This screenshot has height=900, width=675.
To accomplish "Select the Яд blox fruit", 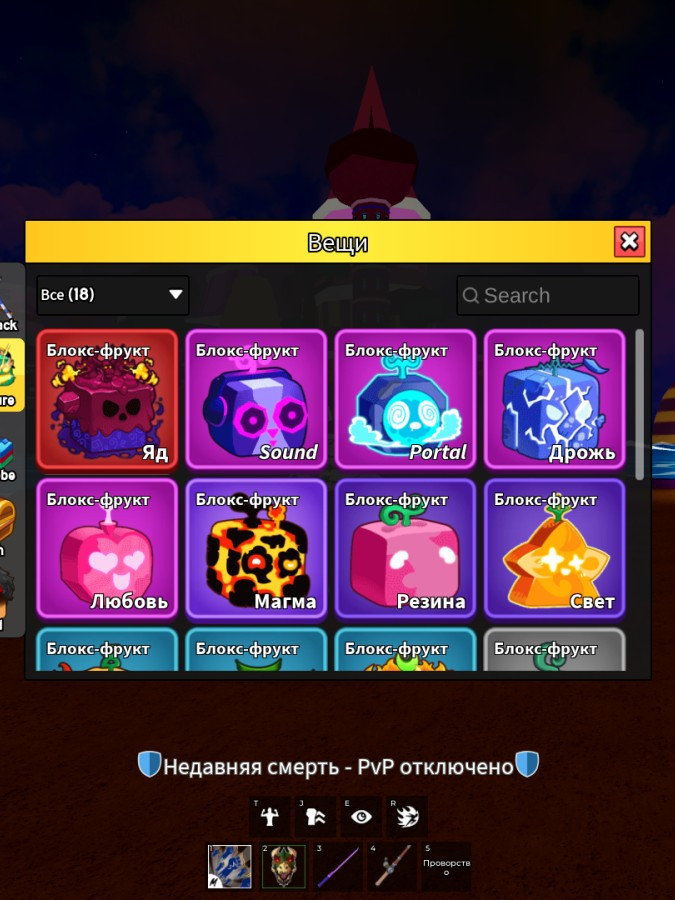I will (107, 400).
